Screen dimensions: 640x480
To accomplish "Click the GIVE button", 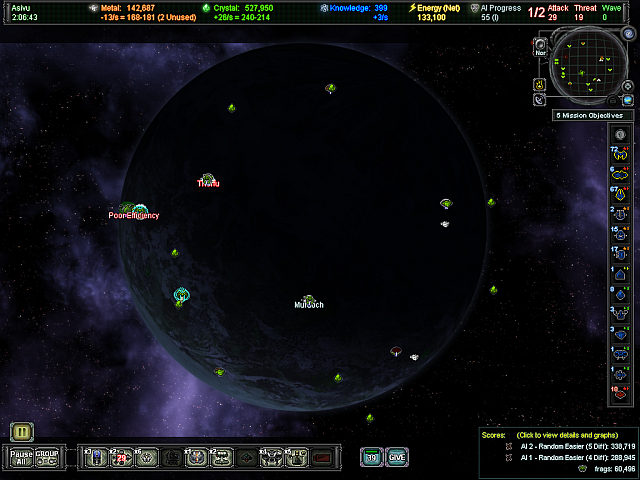I will point(397,457).
